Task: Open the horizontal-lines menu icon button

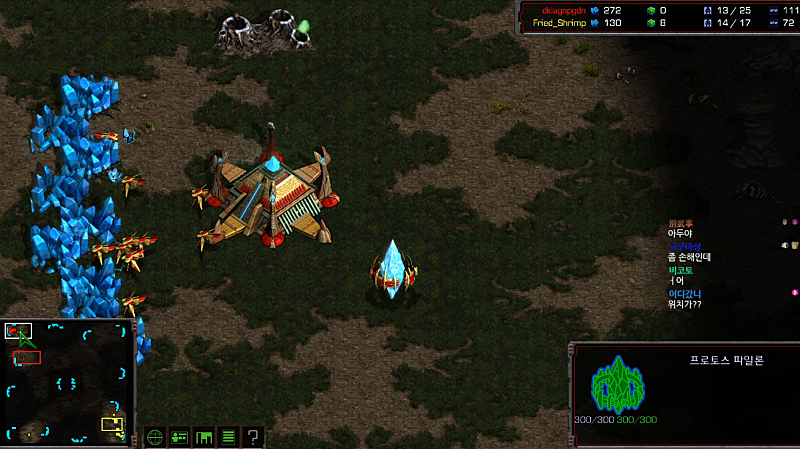Action: coord(228,437)
